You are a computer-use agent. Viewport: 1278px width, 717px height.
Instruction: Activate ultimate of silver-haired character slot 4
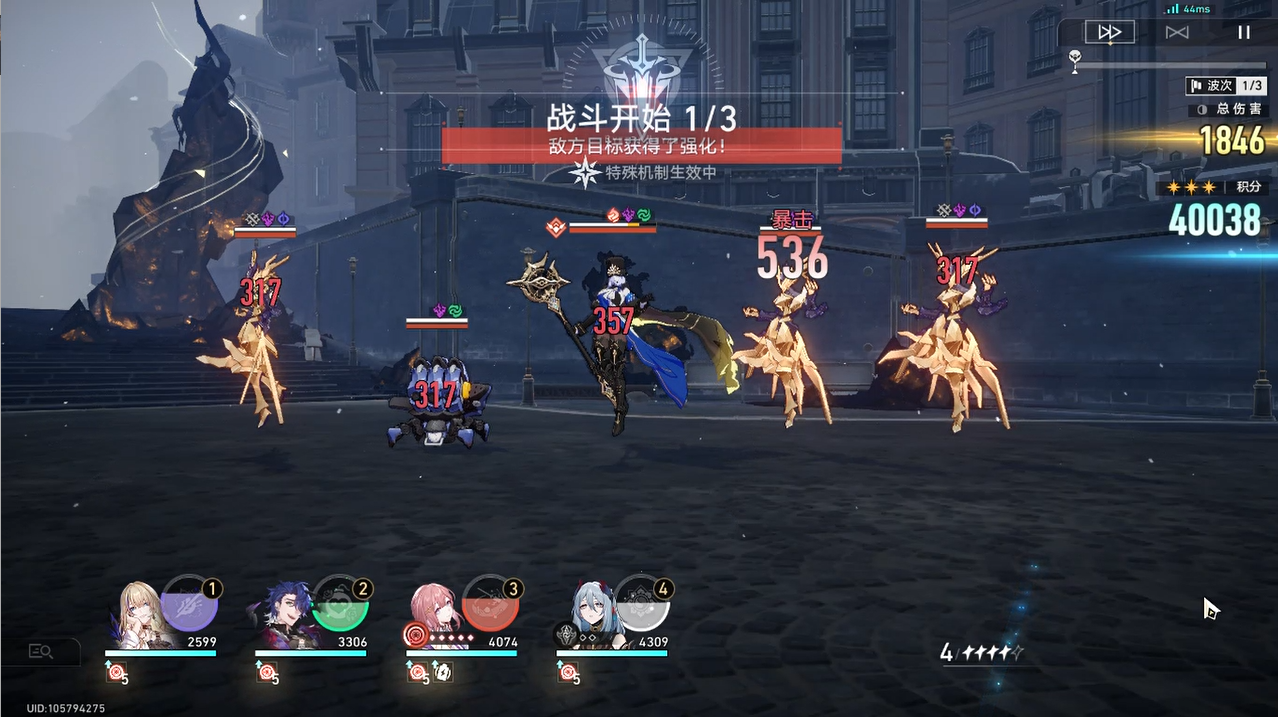641,604
